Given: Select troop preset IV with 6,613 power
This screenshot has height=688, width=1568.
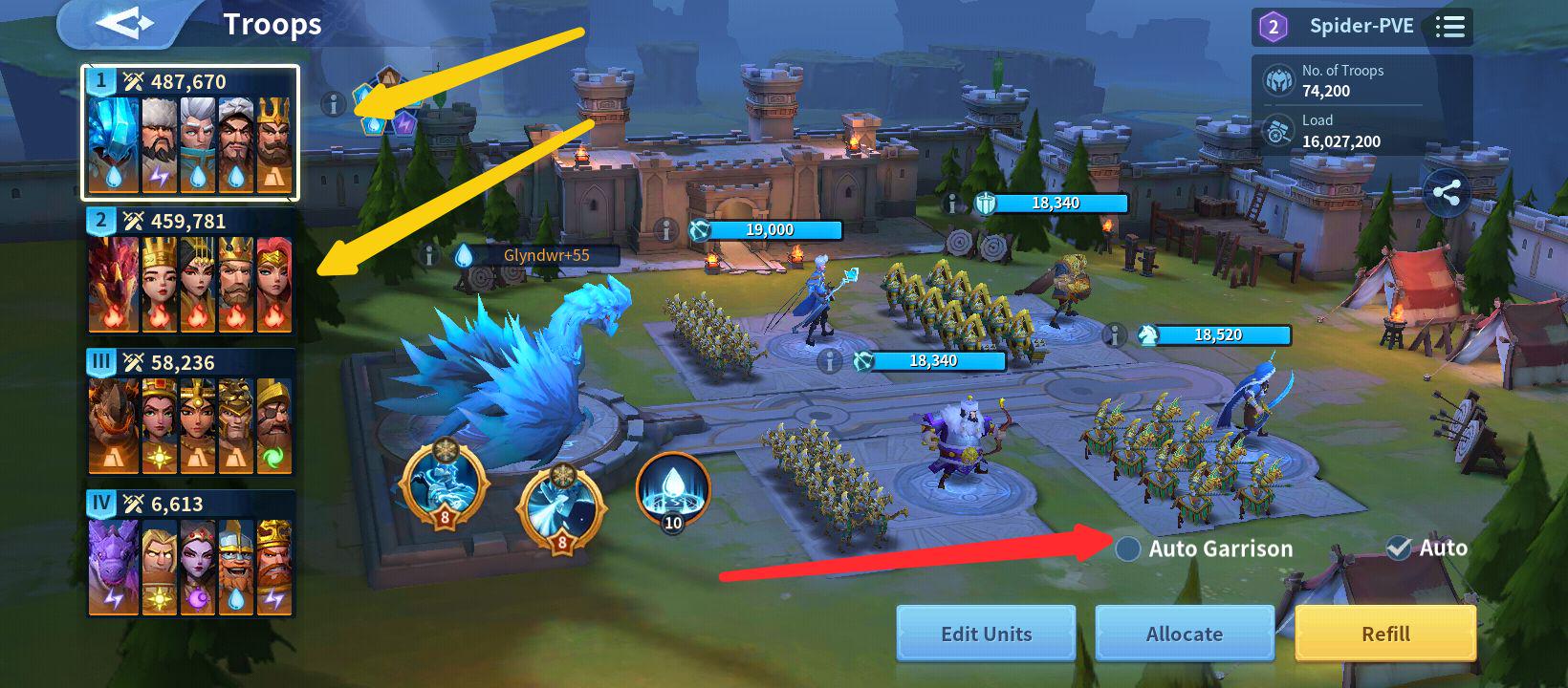Looking at the screenshot, I should tap(190, 555).
